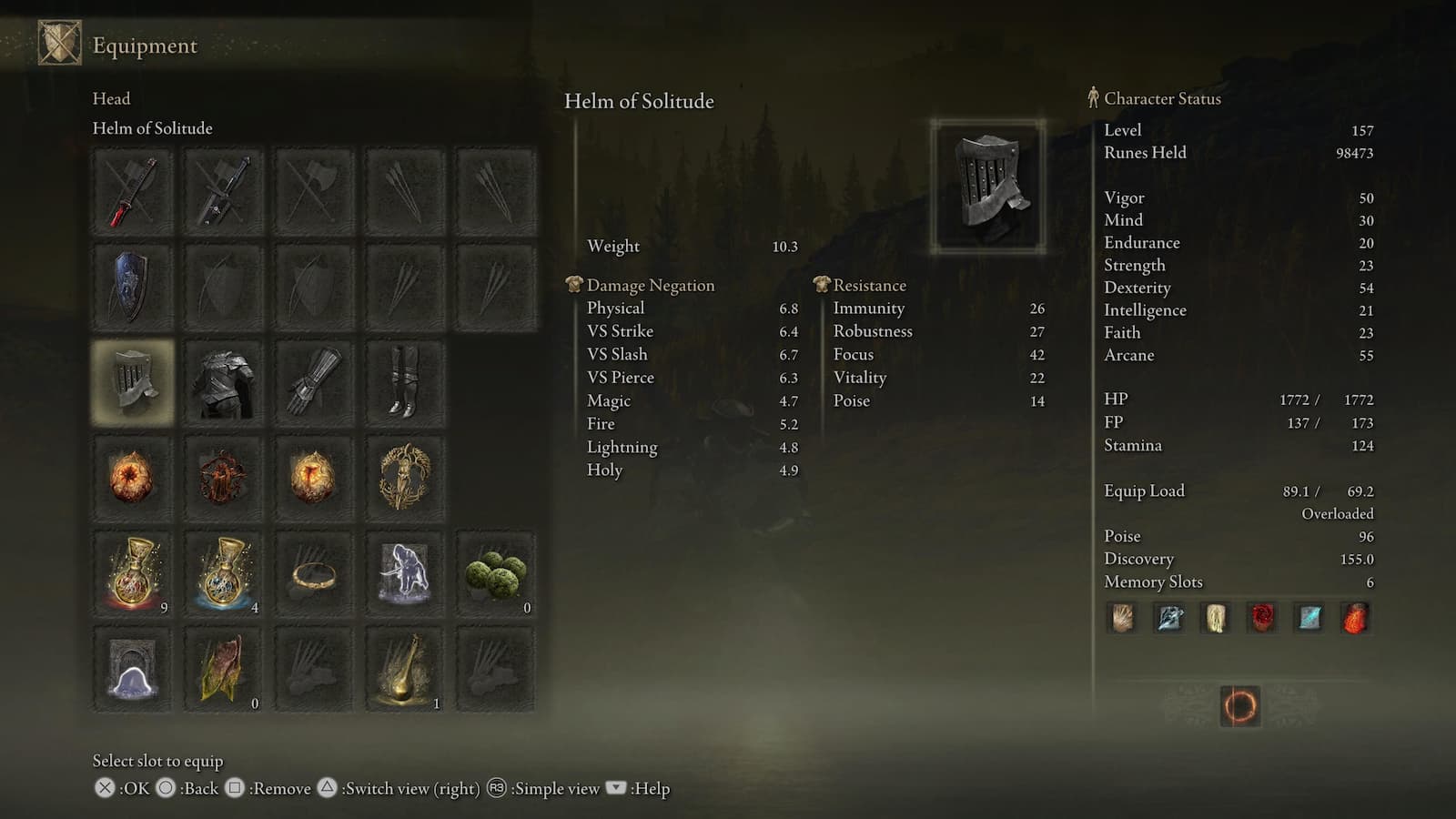Viewport: 1456px width, 819px height.
Task: Select the equipped Helm of Solitude slot
Action: point(132,382)
